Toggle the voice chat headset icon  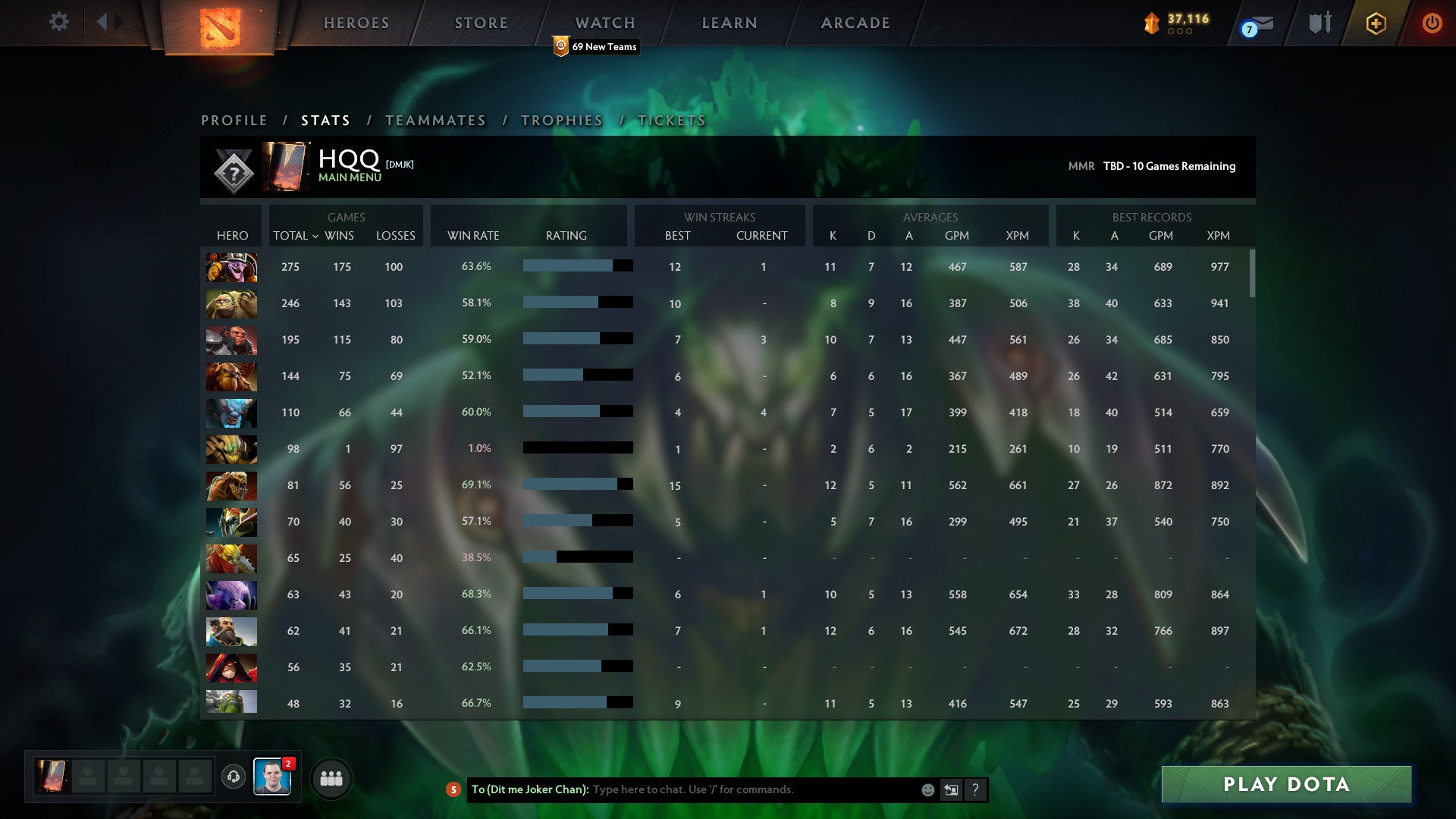[x=234, y=777]
